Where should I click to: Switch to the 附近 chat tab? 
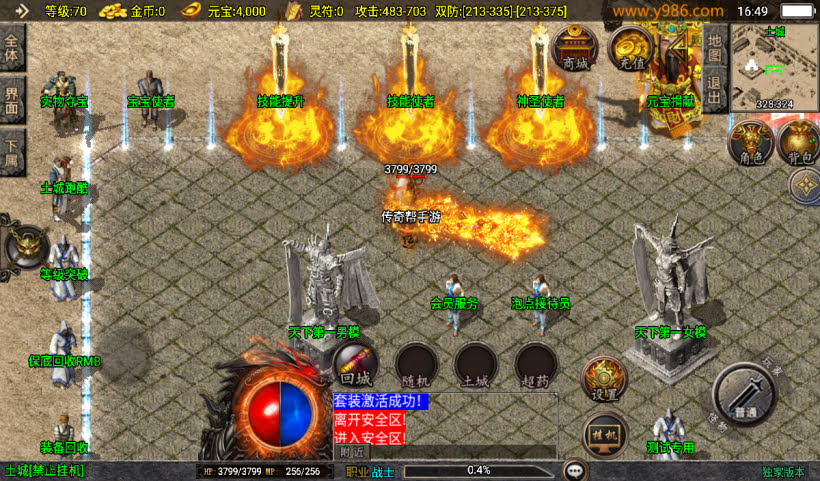(x=351, y=452)
